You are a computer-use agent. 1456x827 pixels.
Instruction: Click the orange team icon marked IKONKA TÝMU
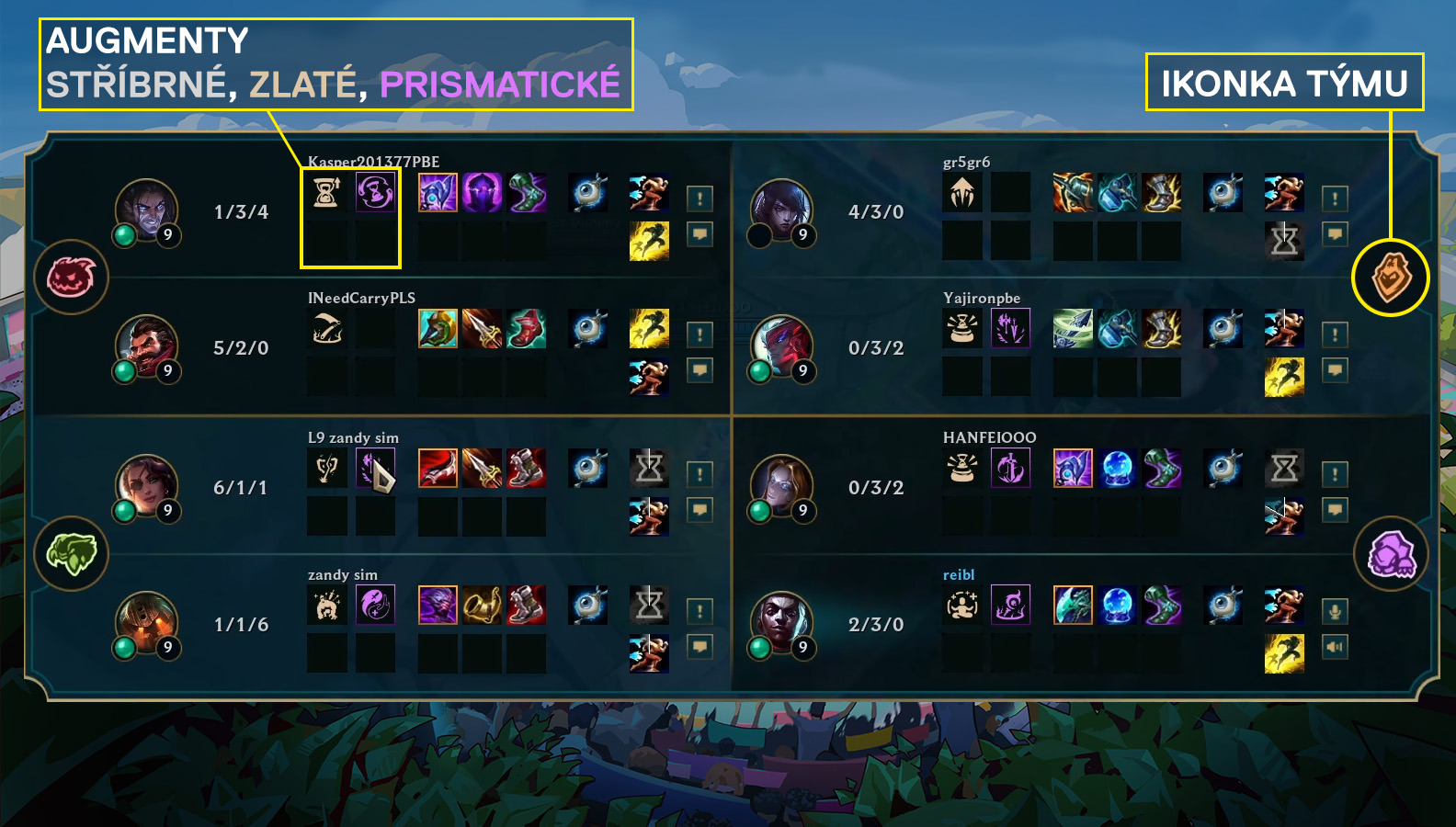pyautogui.click(x=1390, y=277)
